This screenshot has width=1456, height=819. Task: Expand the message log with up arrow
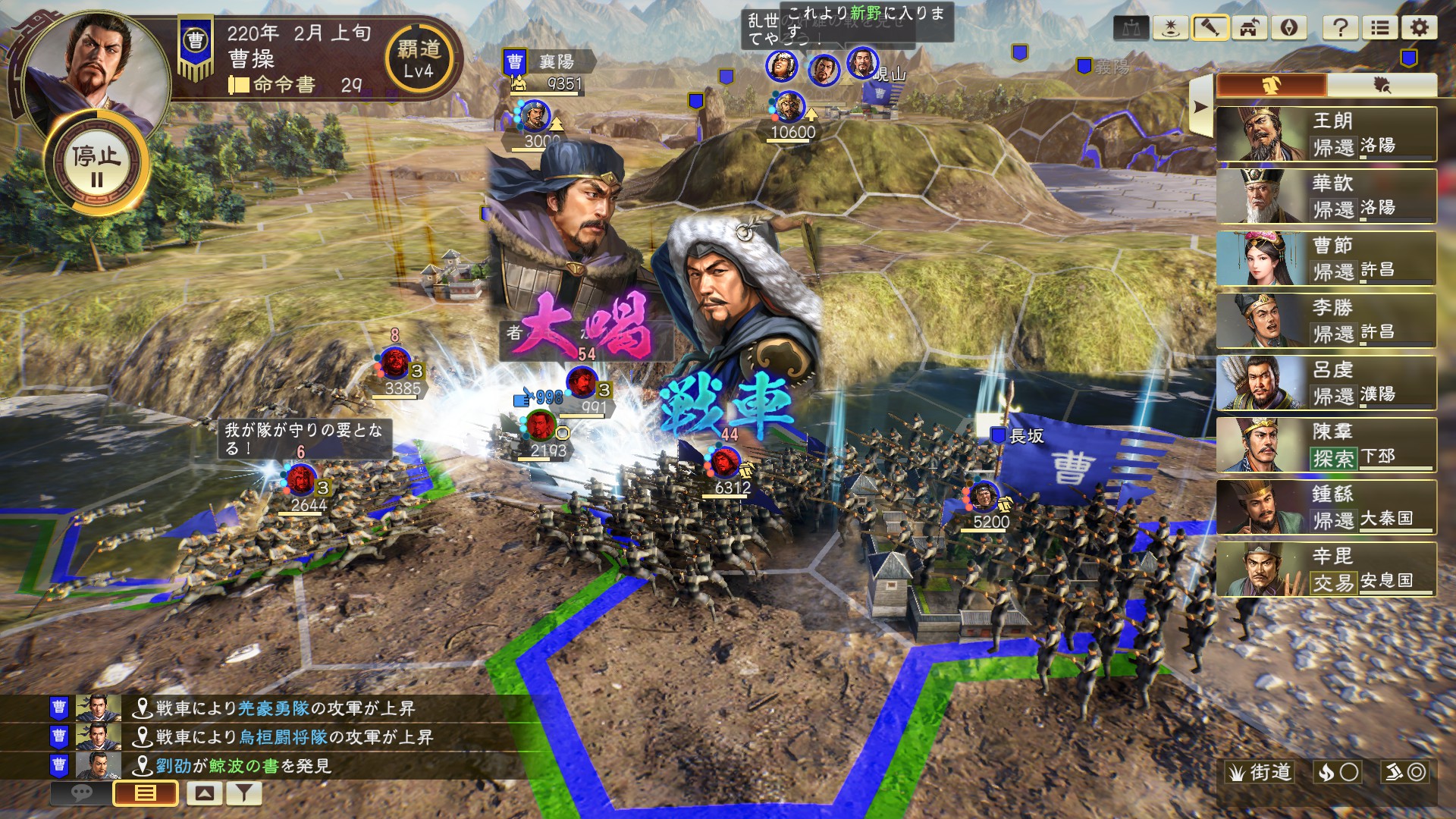tap(204, 793)
